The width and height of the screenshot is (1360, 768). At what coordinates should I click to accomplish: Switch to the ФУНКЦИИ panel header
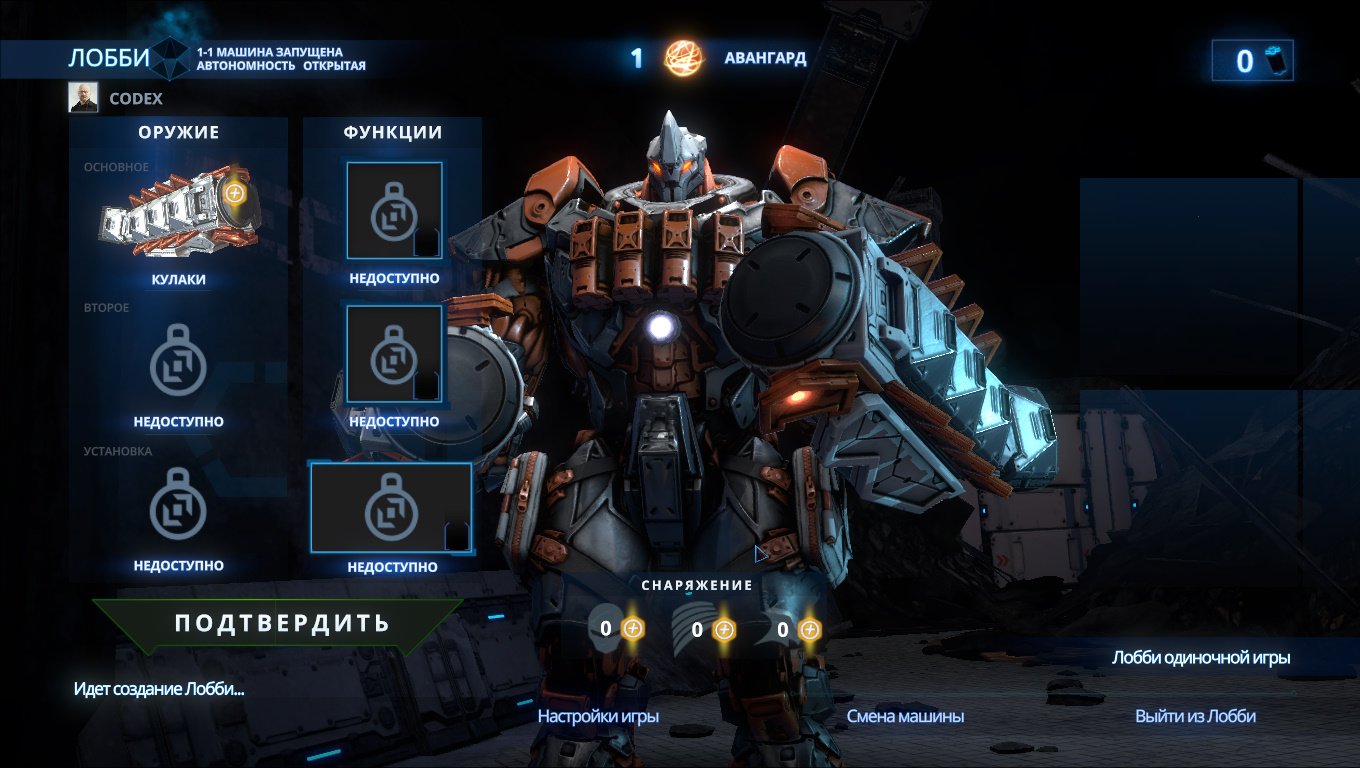pyautogui.click(x=392, y=131)
